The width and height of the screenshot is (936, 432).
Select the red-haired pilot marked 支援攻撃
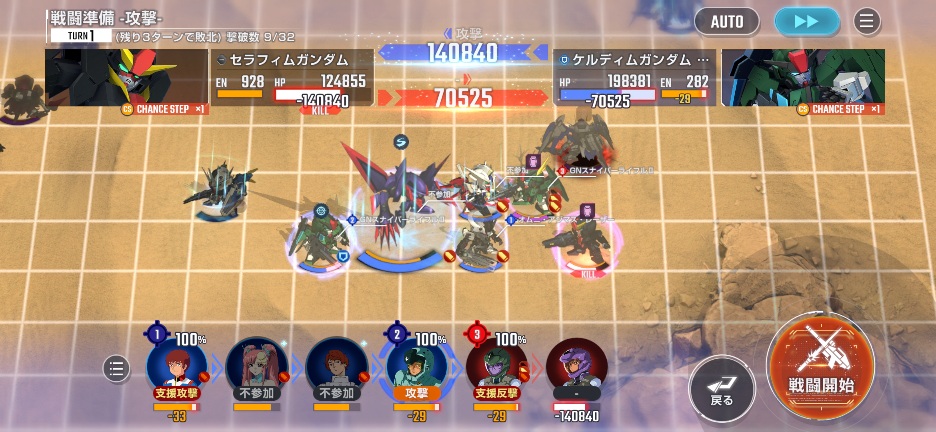[x=176, y=366]
